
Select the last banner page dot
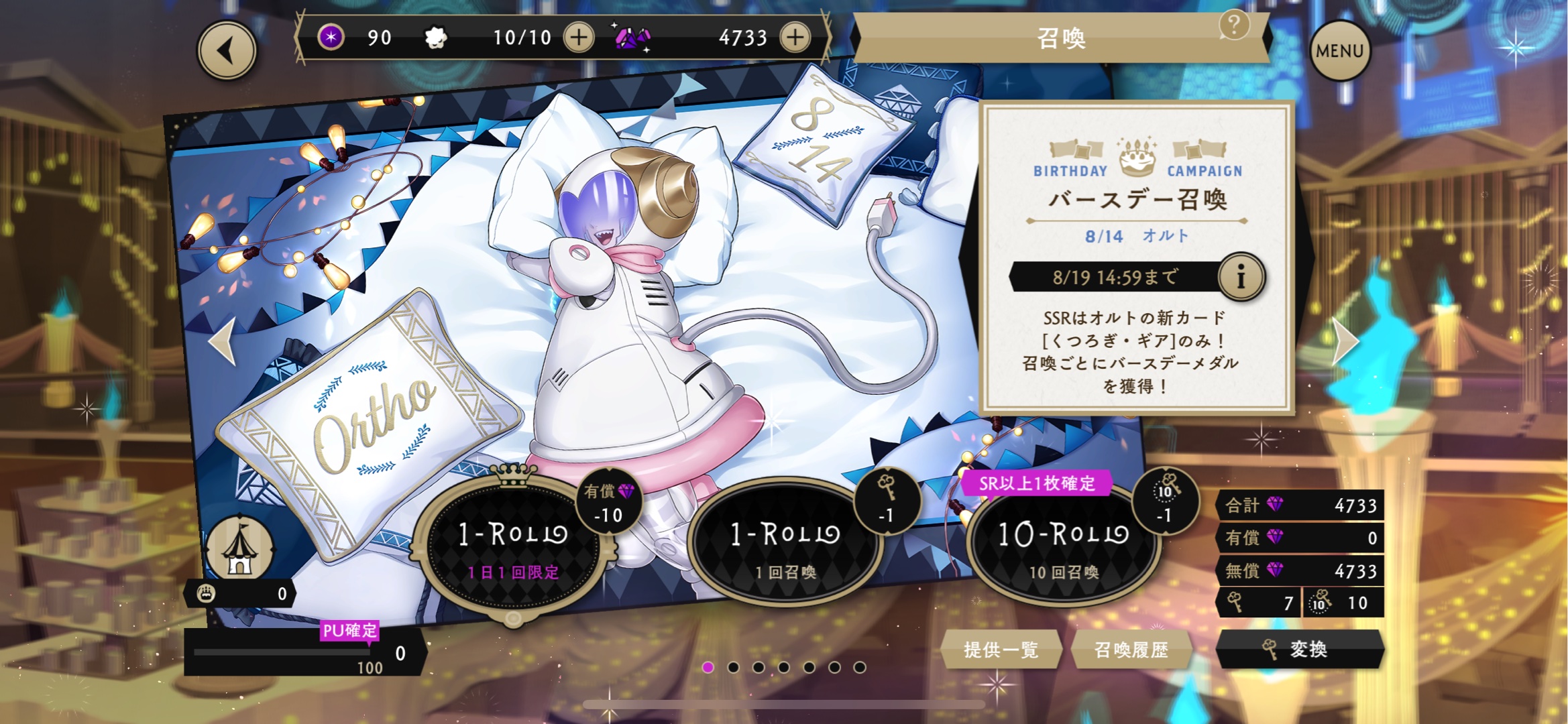[860, 667]
